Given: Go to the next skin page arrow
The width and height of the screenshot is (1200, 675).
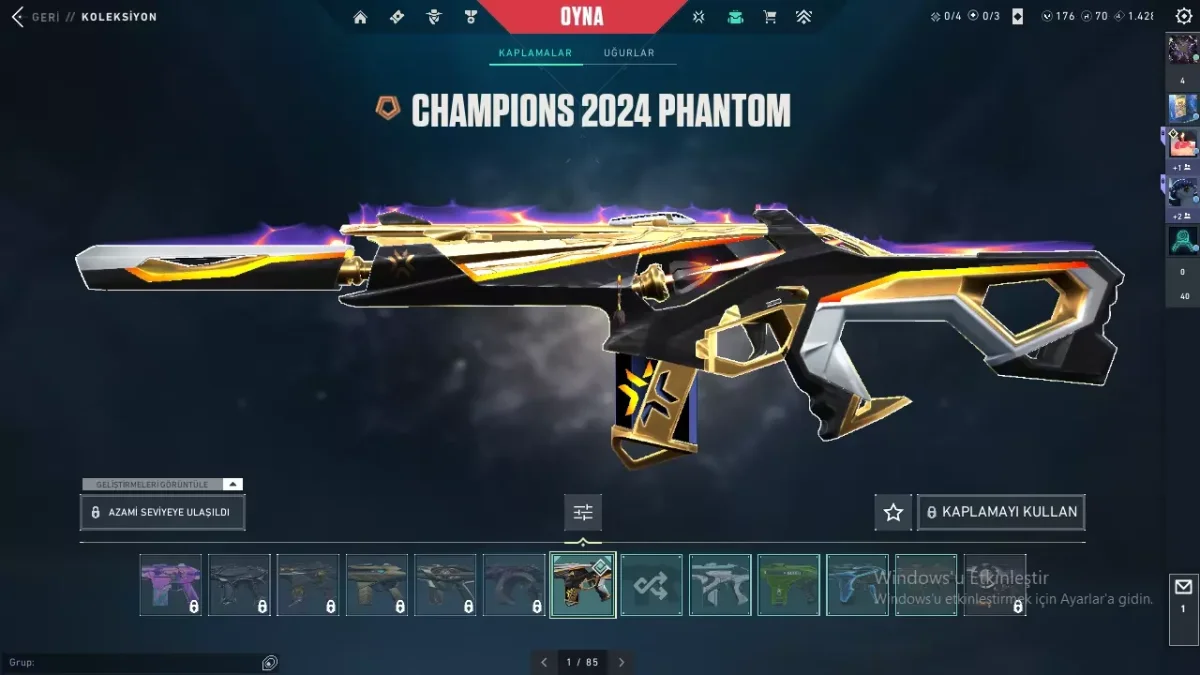Looking at the screenshot, I should coord(621,662).
